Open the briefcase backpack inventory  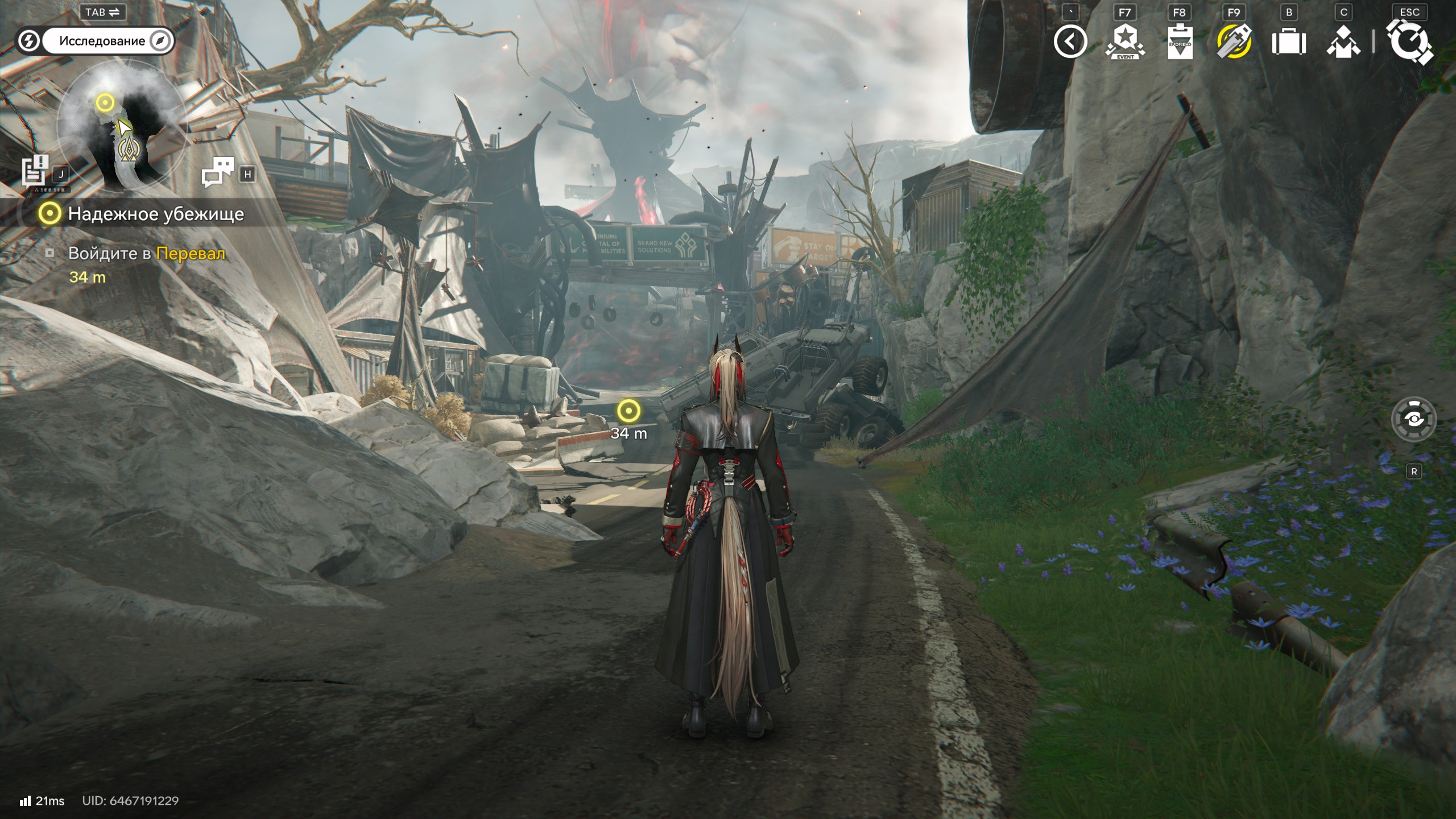pyautogui.click(x=1289, y=42)
